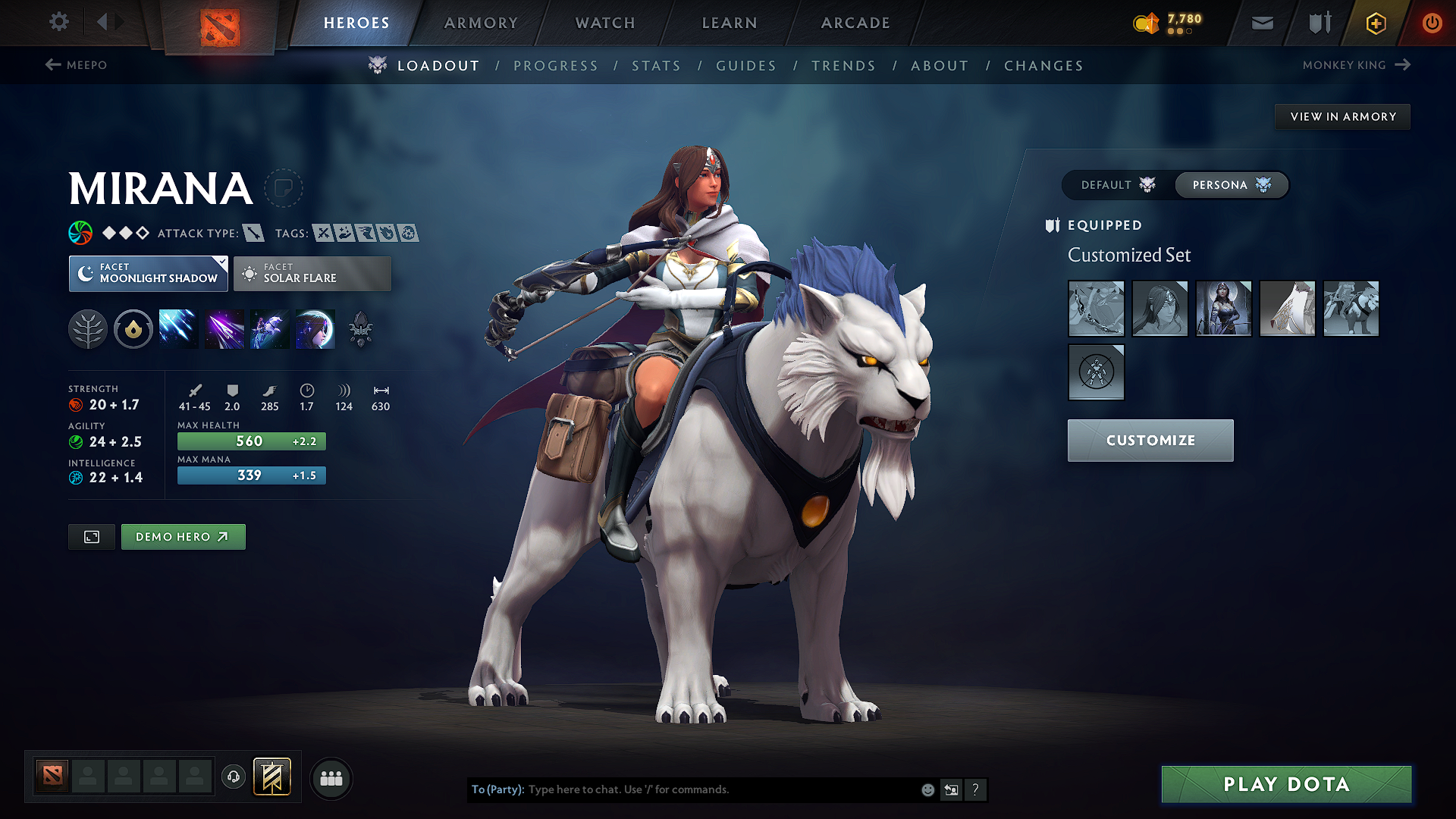Image resolution: width=1456 pixels, height=819 pixels.
Task: Open the Sacred Arrow ability icon
Action: tap(224, 328)
